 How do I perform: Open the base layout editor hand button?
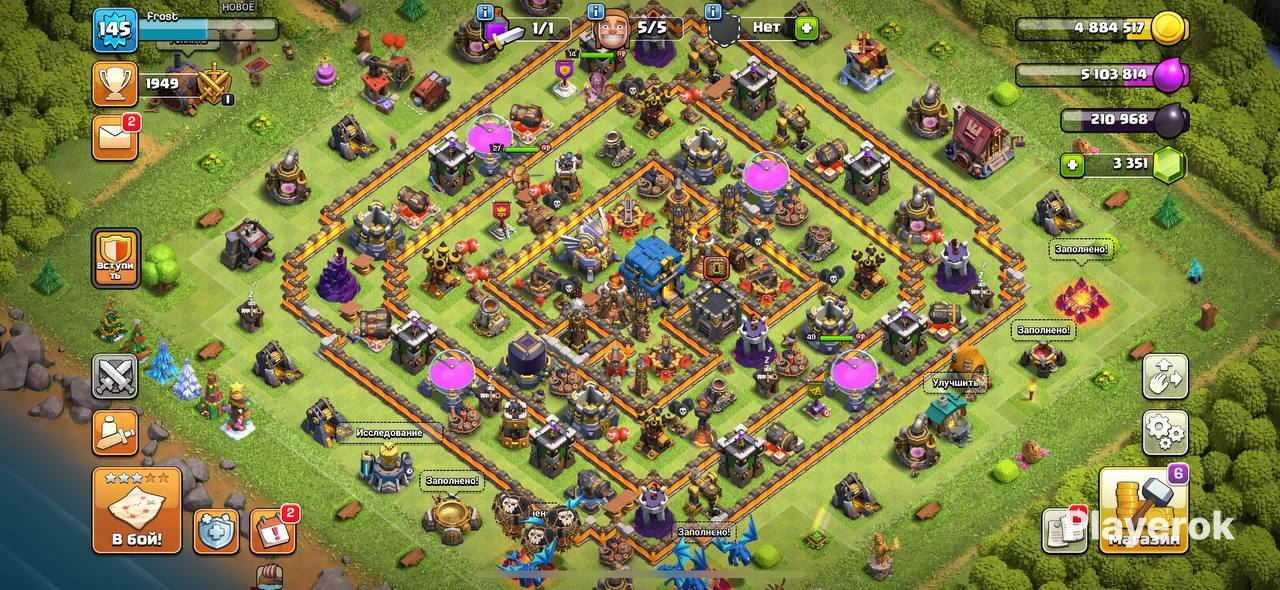click(x=1165, y=377)
